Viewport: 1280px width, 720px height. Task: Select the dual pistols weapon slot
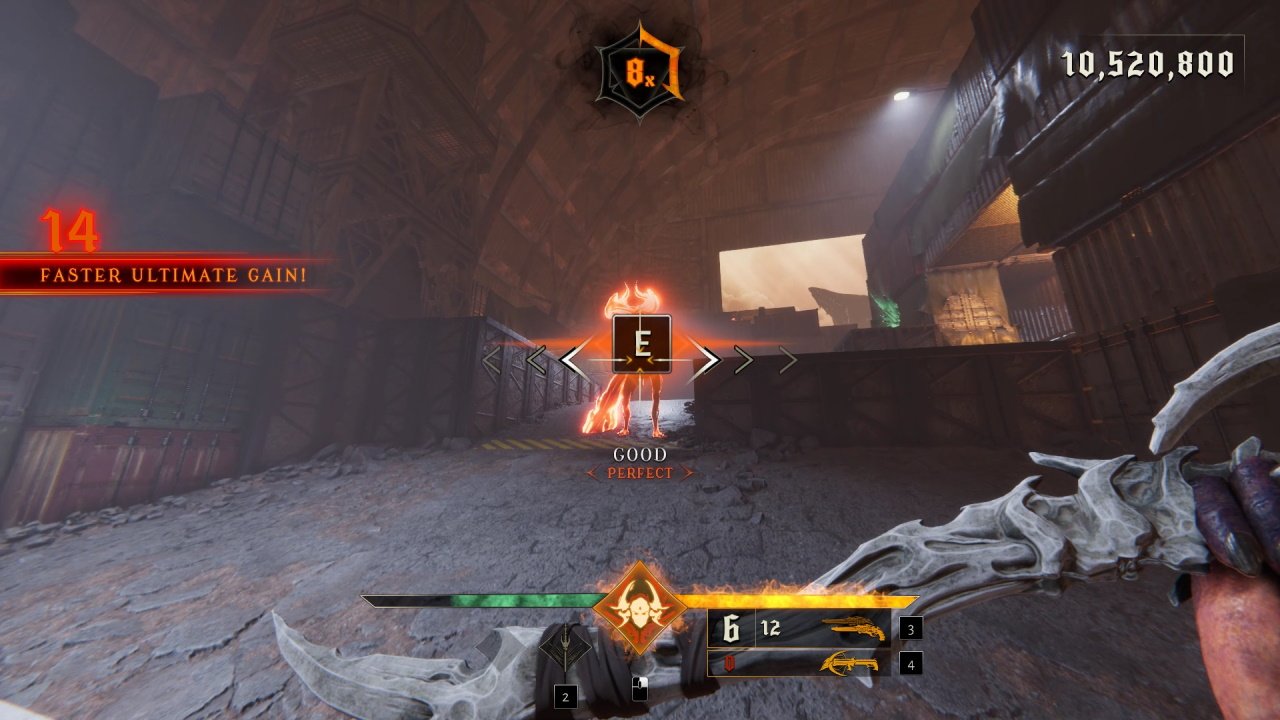click(x=852, y=630)
